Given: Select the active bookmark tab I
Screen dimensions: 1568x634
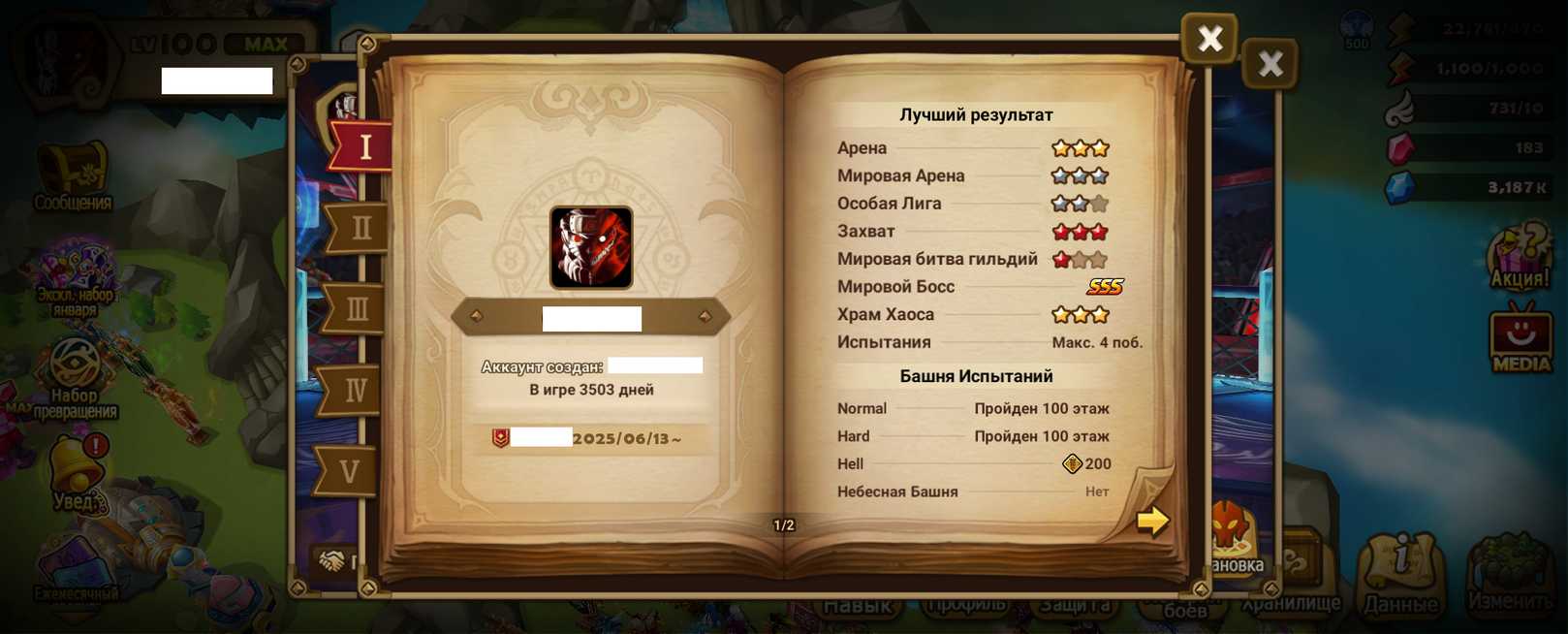Looking at the screenshot, I should point(364,146).
